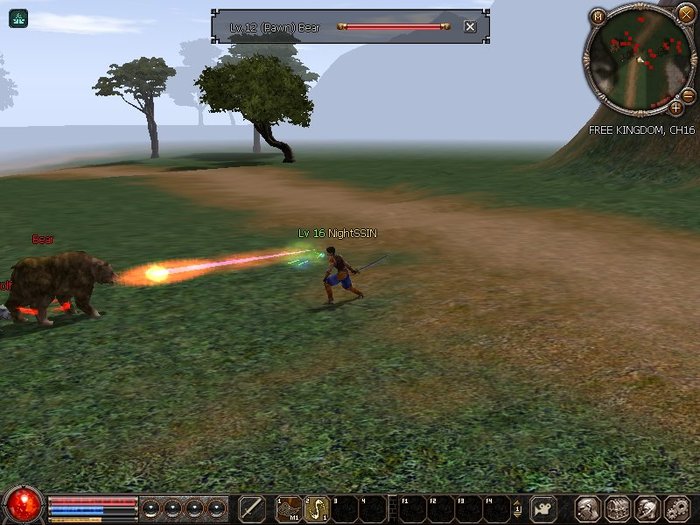The height and width of the screenshot is (525, 700).
Task: Open the character window
Action: pyautogui.click(x=588, y=508)
